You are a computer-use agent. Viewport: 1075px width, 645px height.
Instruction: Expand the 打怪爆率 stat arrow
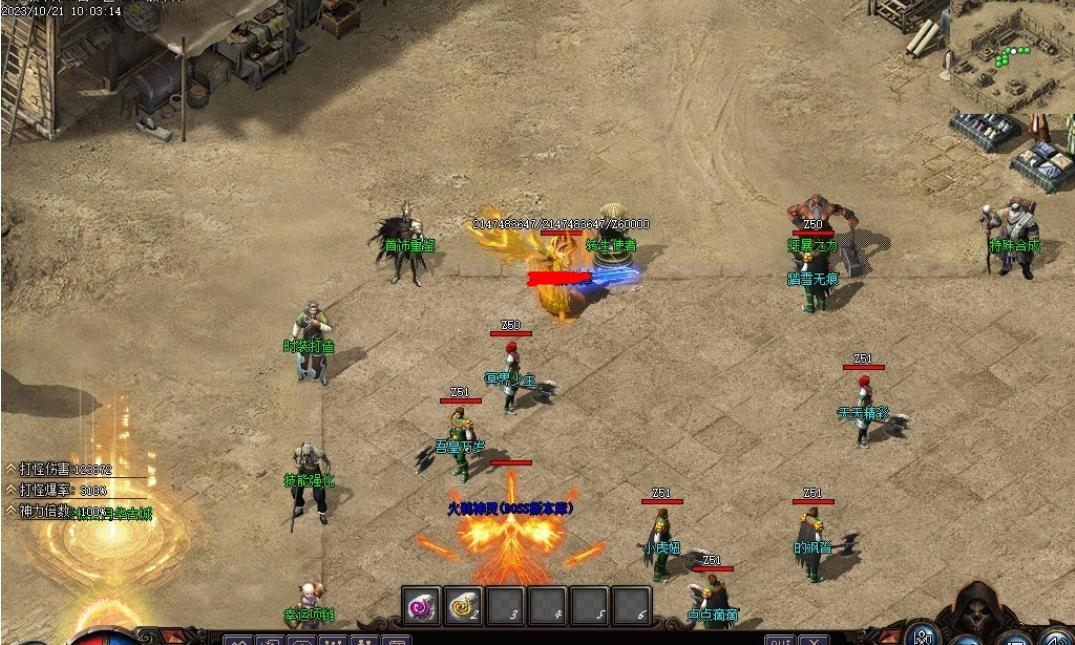click(11, 489)
